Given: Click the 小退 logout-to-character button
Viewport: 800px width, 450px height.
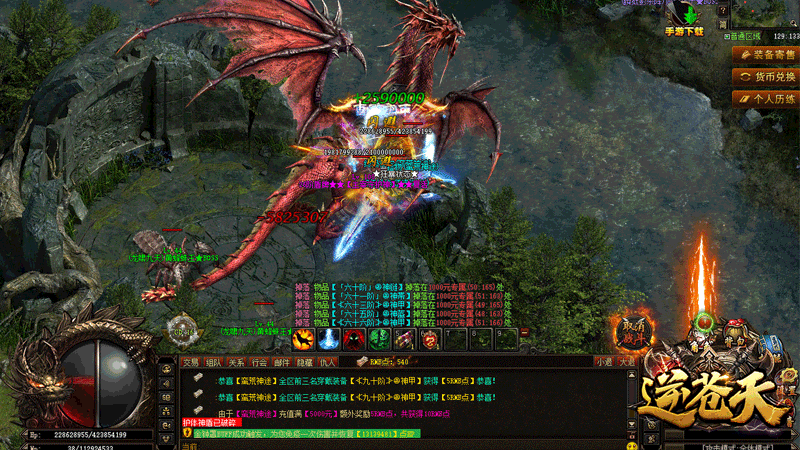Looking at the screenshot, I should (603, 362).
